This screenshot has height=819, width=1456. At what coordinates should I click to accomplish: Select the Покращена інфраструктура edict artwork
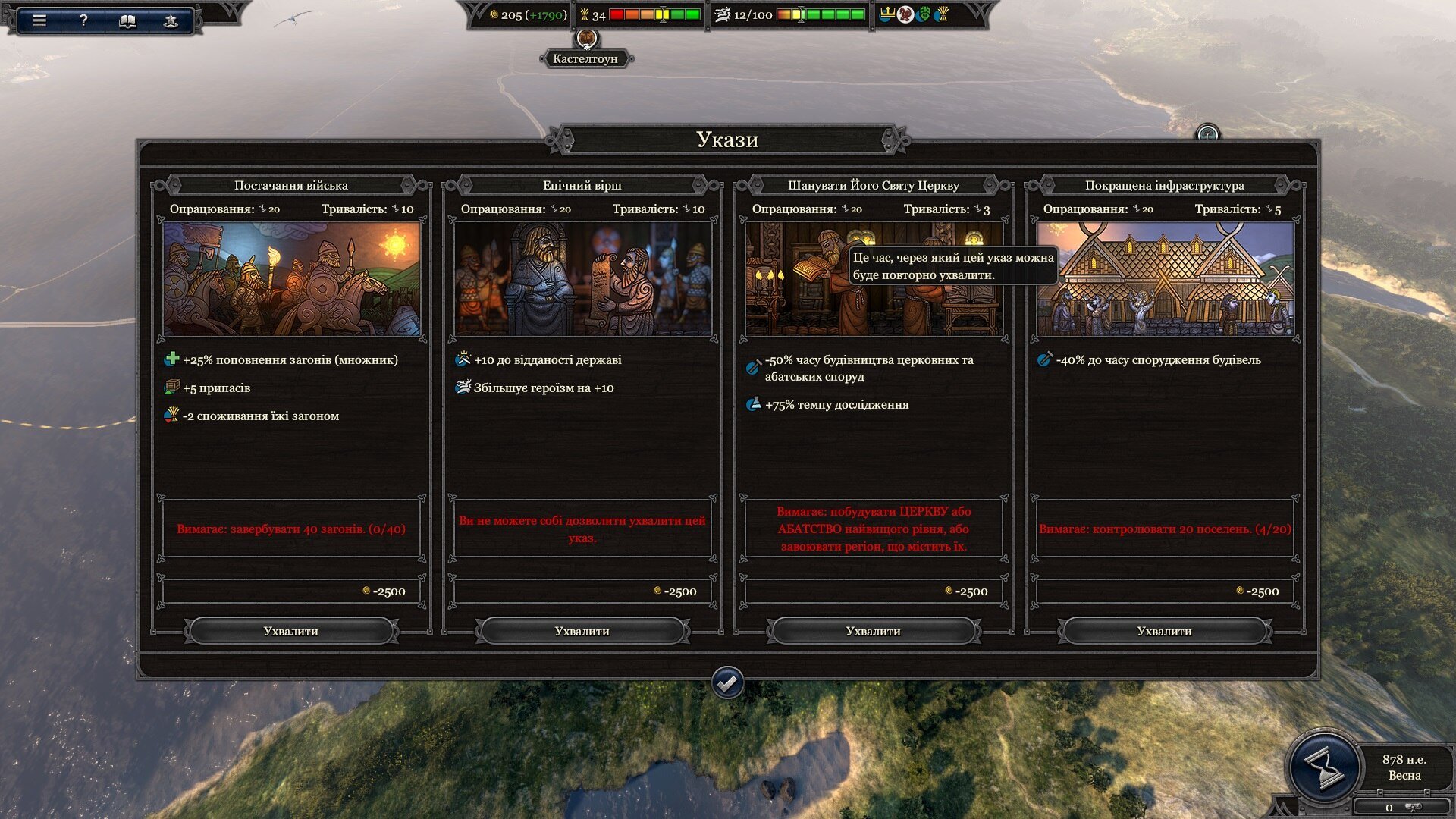pos(1165,279)
